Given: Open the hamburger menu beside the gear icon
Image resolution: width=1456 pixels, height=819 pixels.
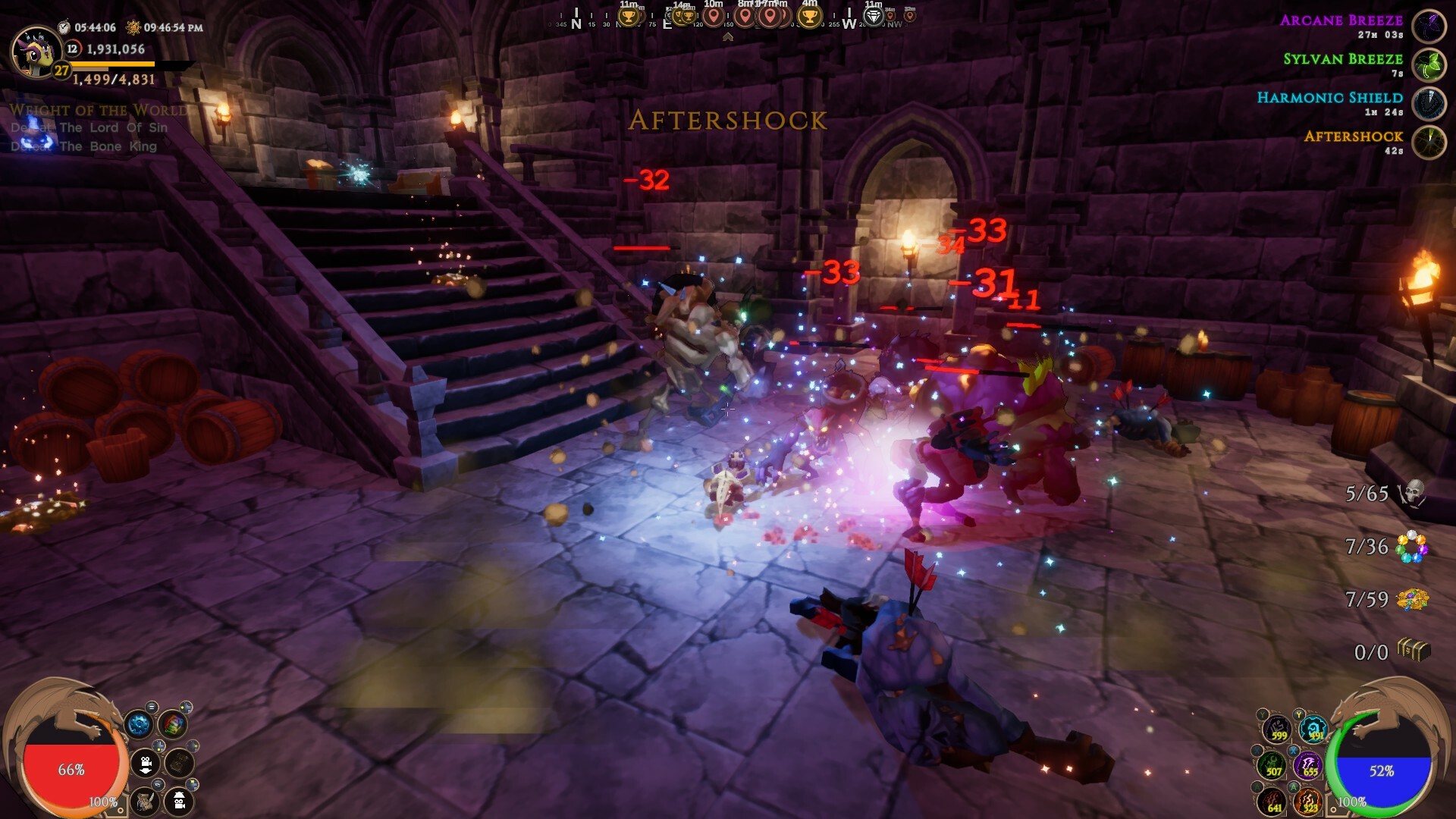Looking at the screenshot, I should click(x=152, y=707).
